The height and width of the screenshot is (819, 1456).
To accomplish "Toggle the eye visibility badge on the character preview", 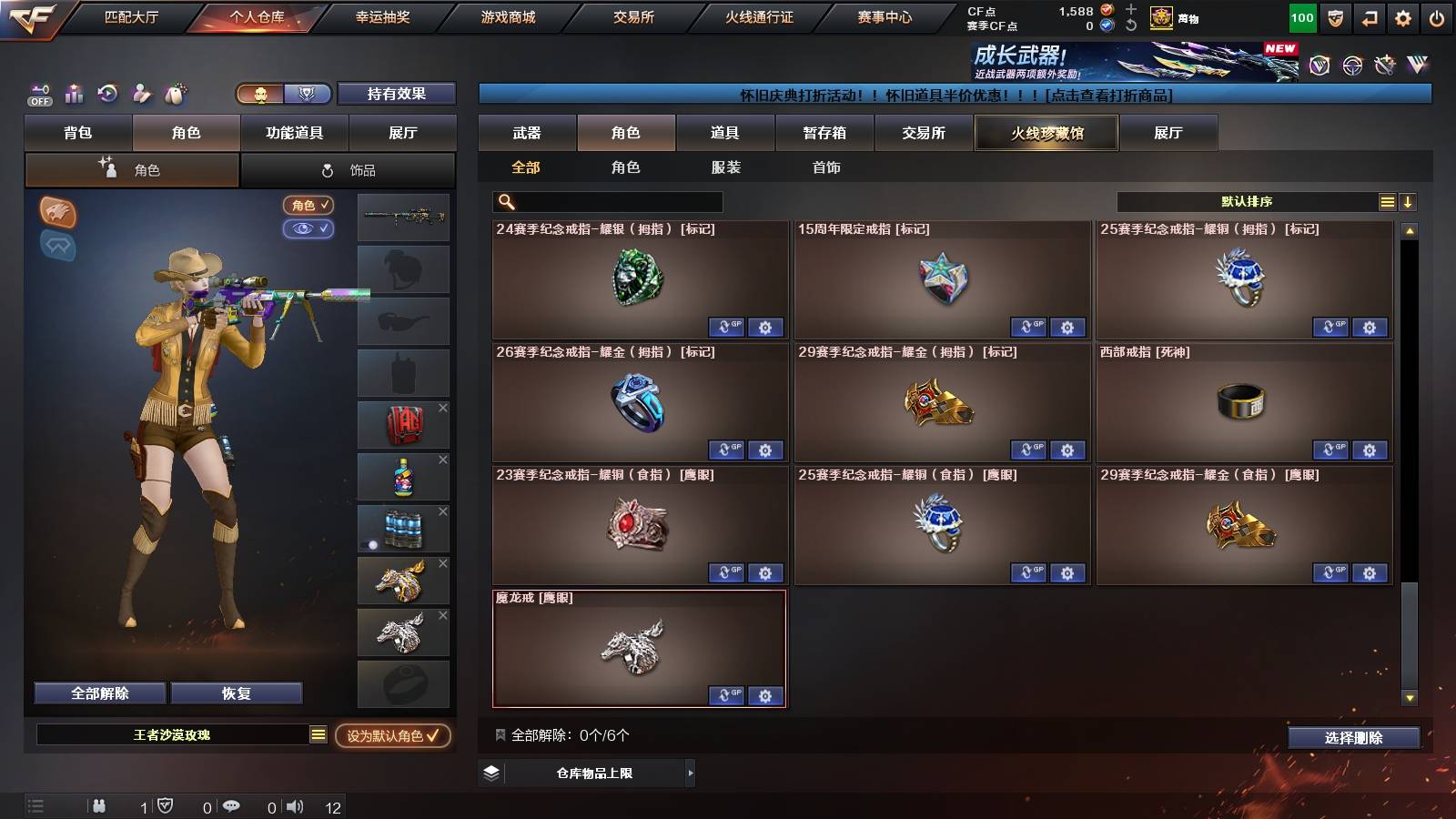I will 308,229.
